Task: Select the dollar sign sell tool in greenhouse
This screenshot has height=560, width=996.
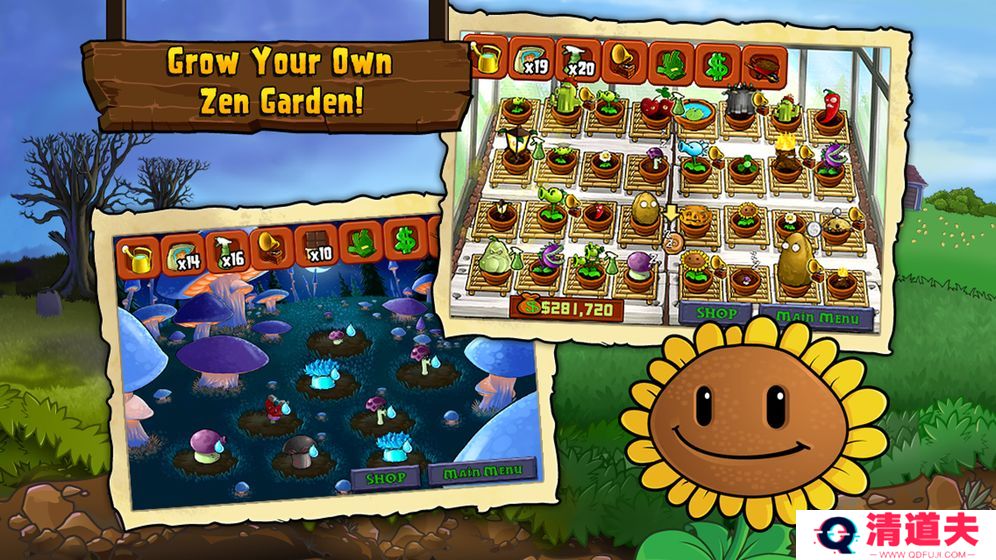Action: (716, 63)
